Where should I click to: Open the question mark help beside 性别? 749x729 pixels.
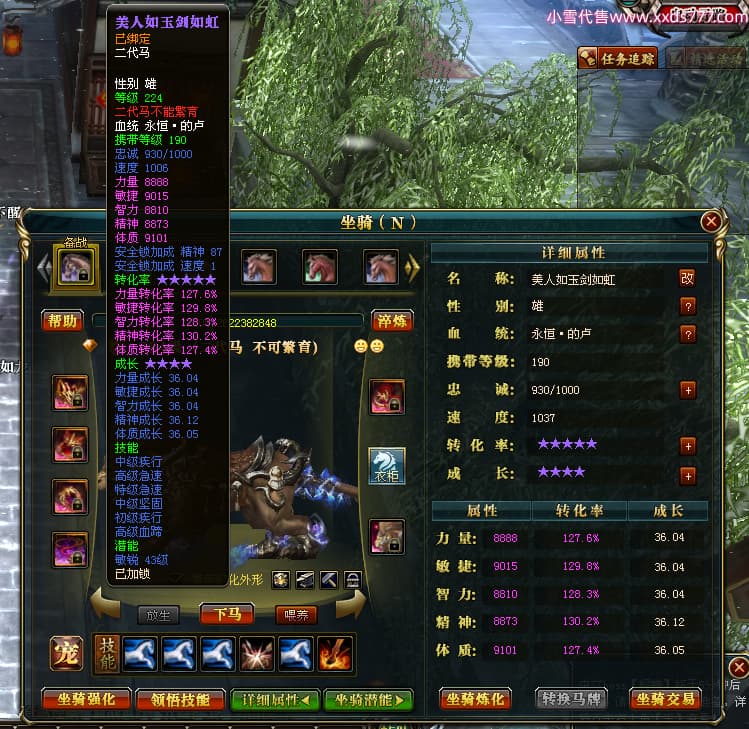pos(687,306)
